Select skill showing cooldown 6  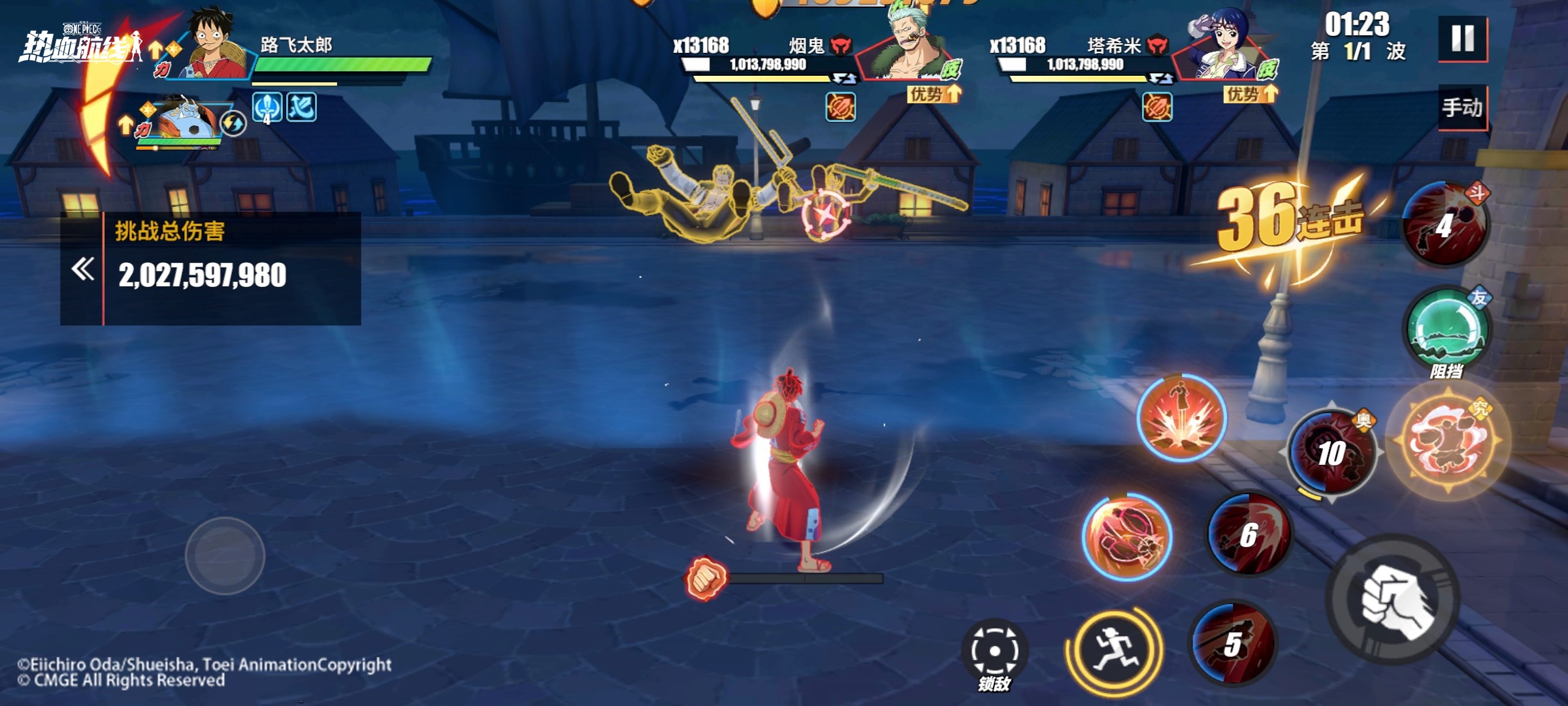[x=1249, y=534]
